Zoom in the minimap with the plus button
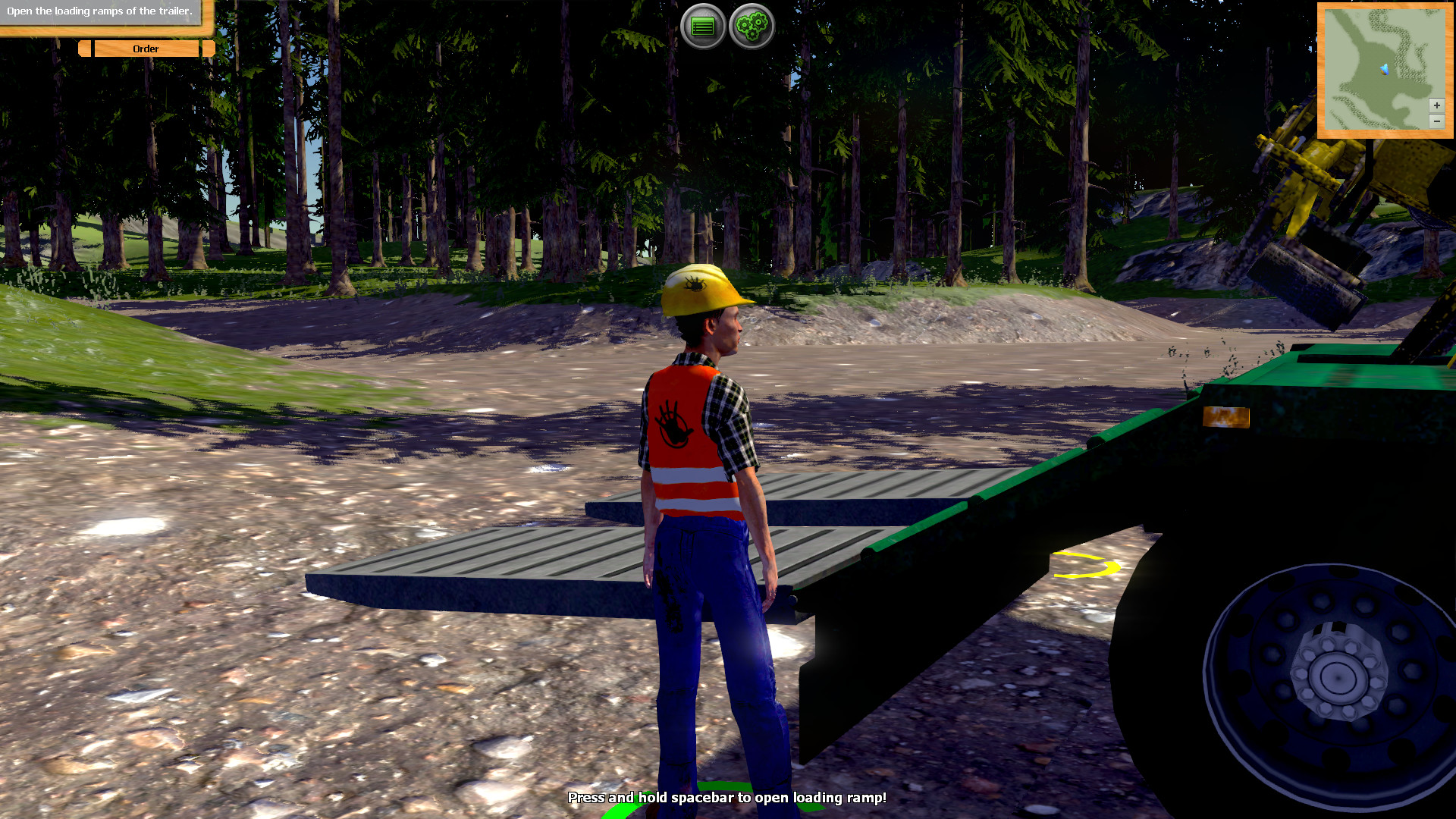The height and width of the screenshot is (819, 1456). 1436,105
